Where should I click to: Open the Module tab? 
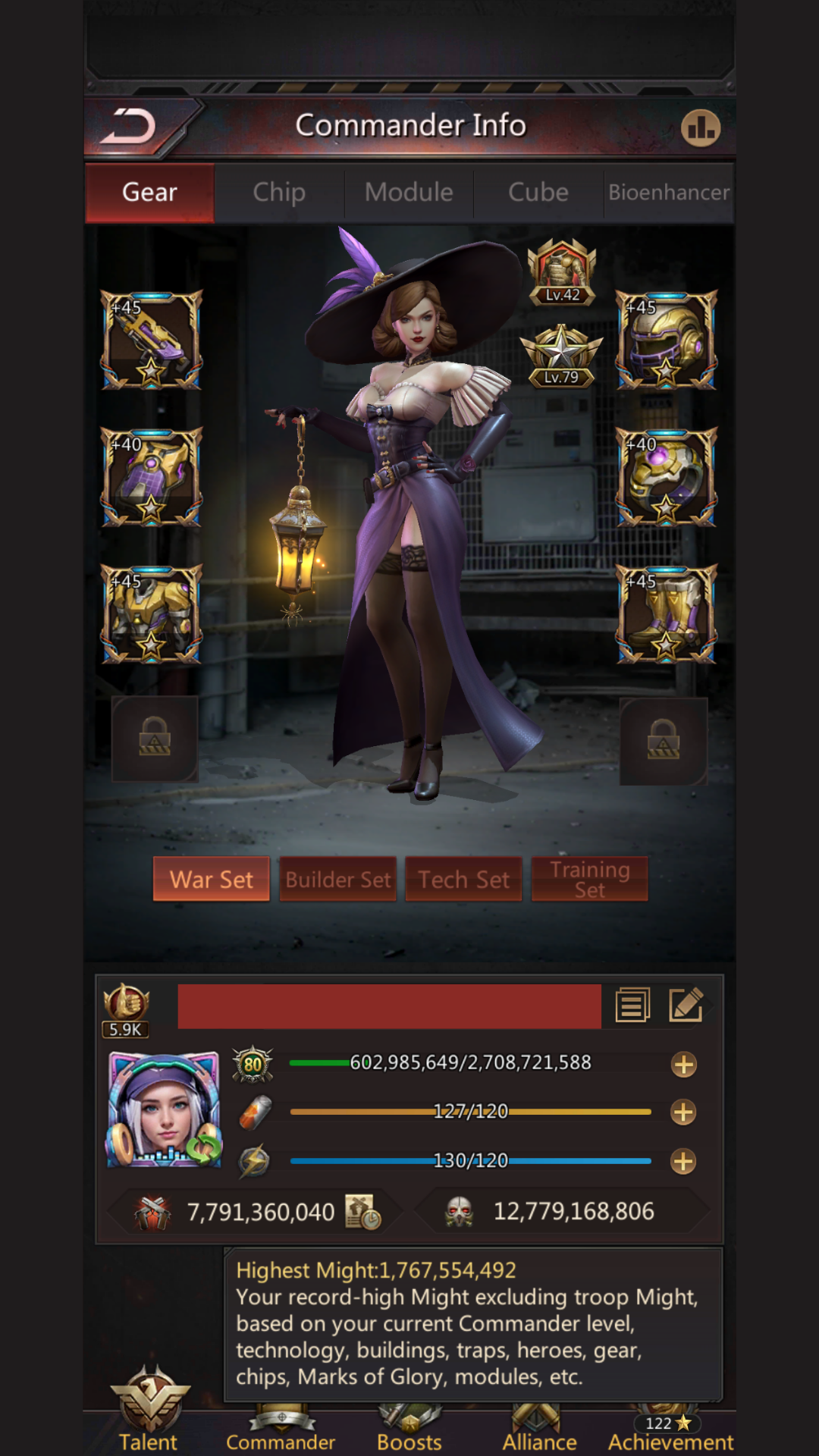pos(409,193)
